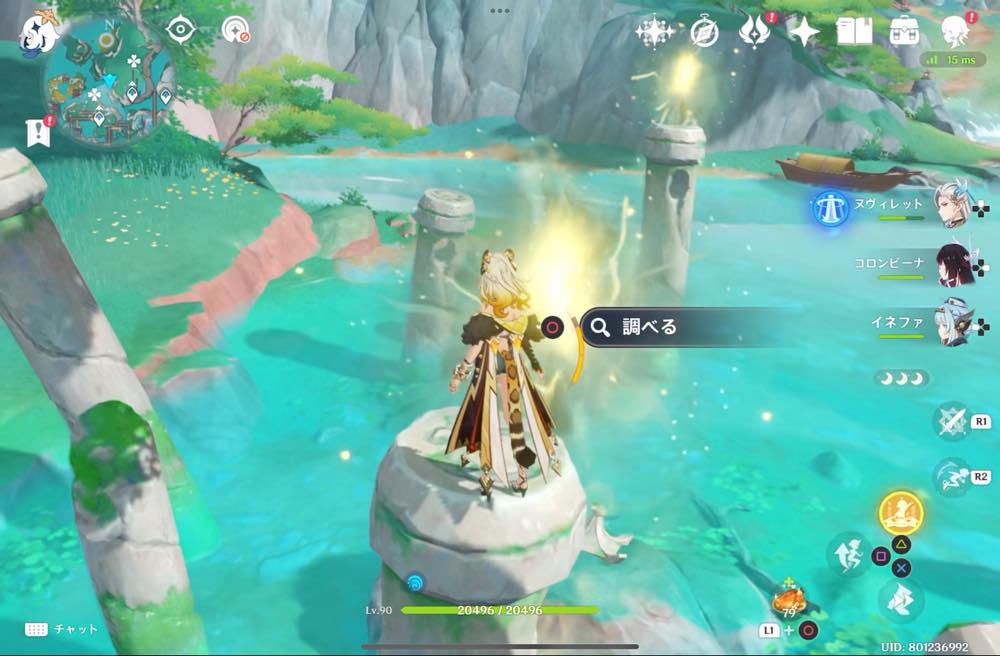This screenshot has width=1000, height=656.
Task: Open the adventurer handbook book icon
Action: point(854,32)
